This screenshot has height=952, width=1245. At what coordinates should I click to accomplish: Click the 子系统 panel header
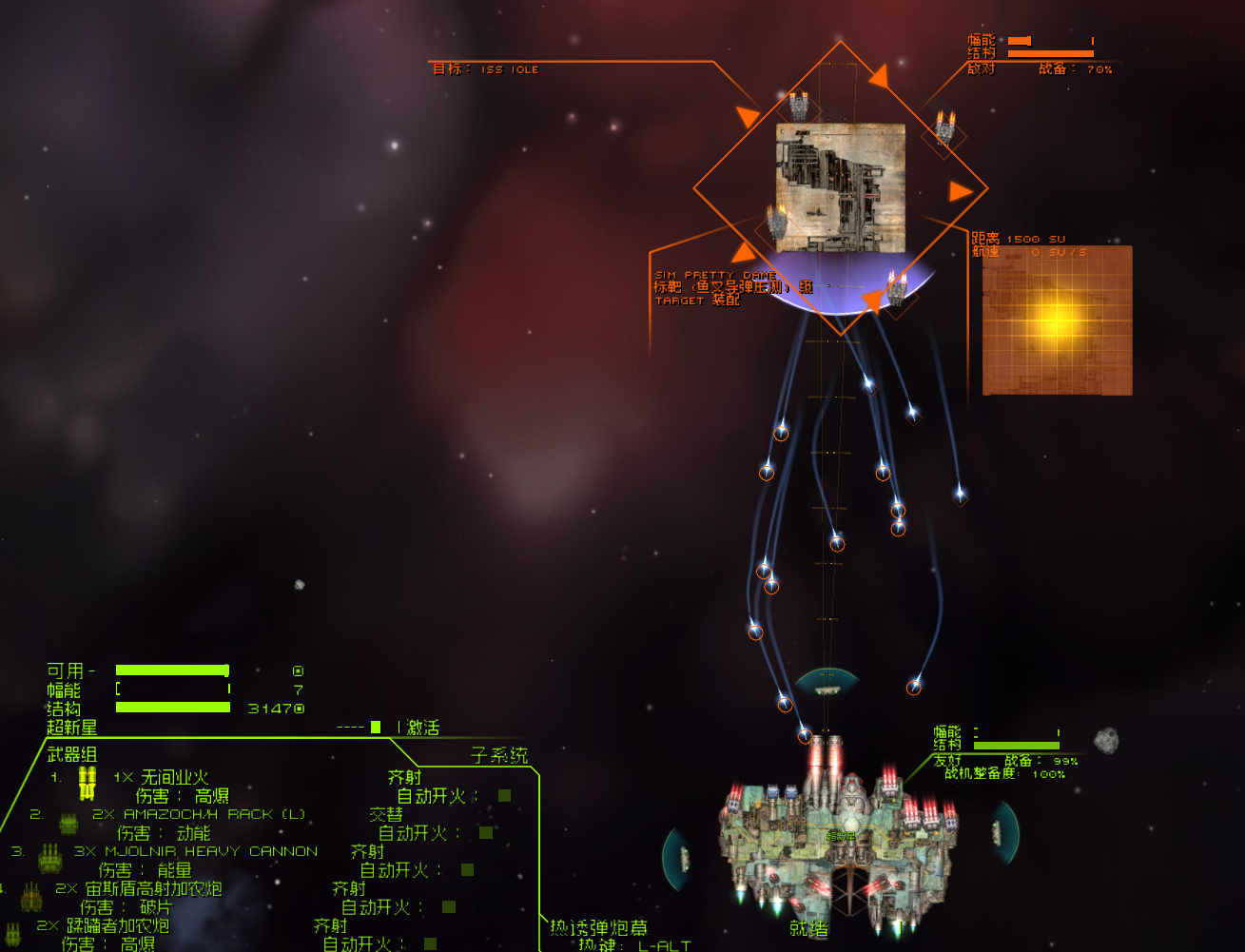499,756
